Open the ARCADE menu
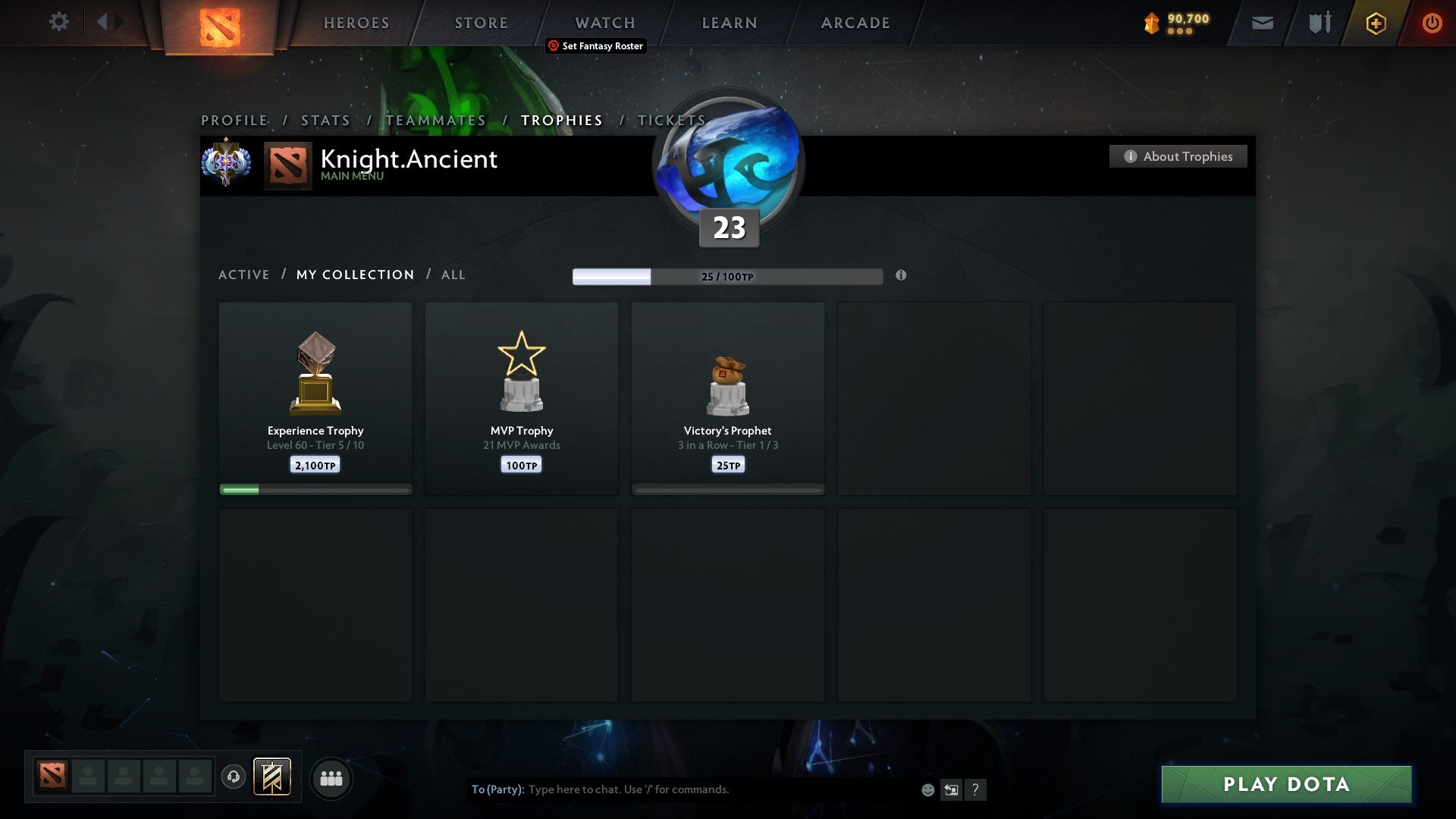Screen dimensions: 1456x819 pos(855,23)
